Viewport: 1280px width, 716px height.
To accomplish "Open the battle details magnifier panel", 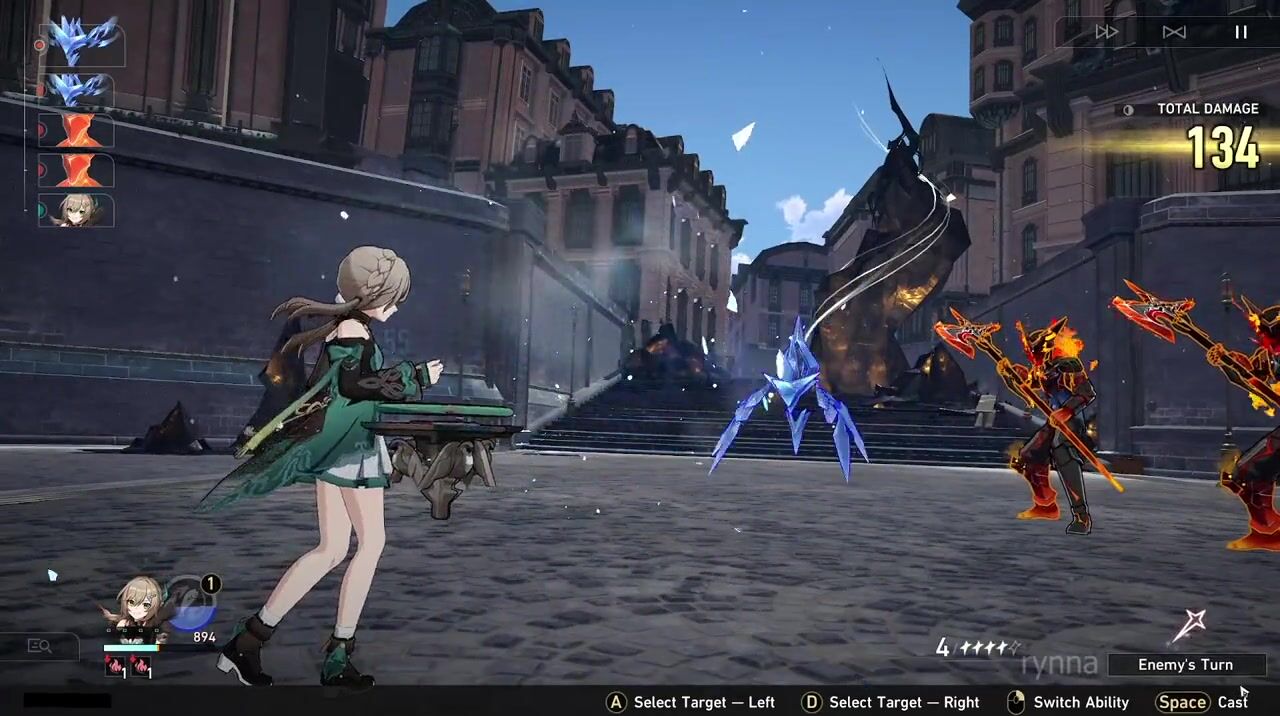I will (x=40, y=646).
